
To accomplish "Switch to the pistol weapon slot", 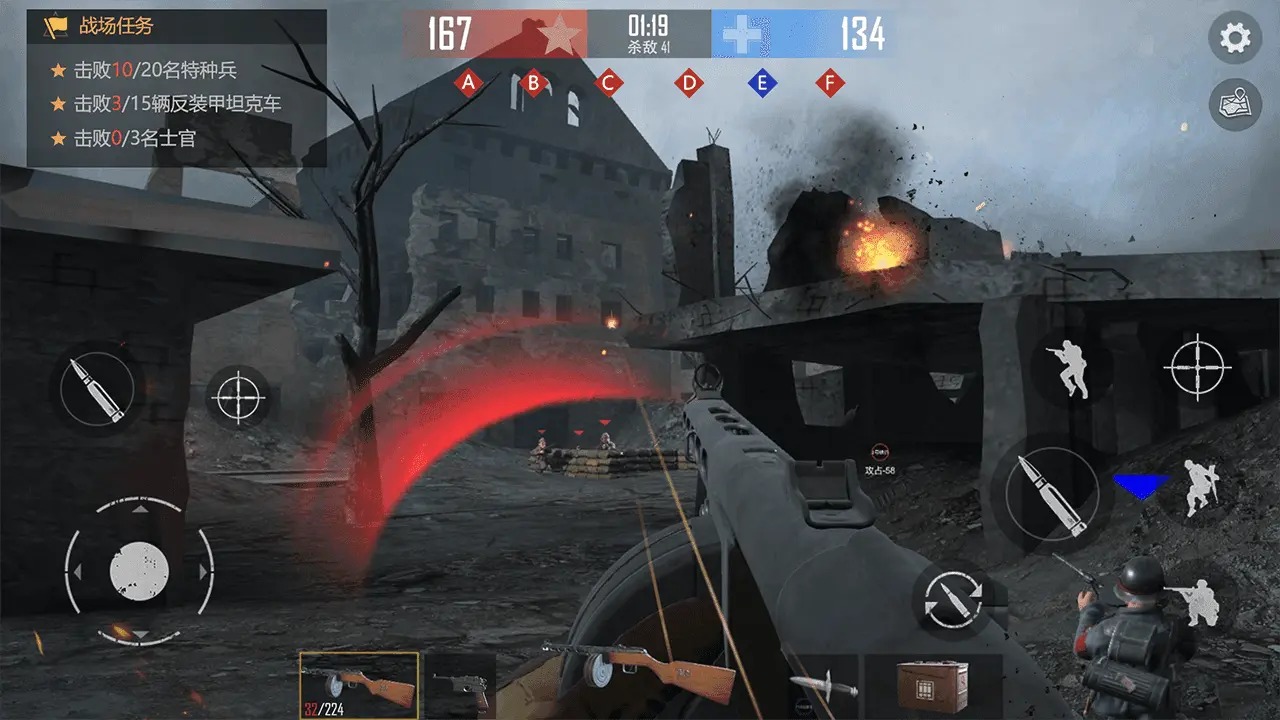I will (459, 685).
